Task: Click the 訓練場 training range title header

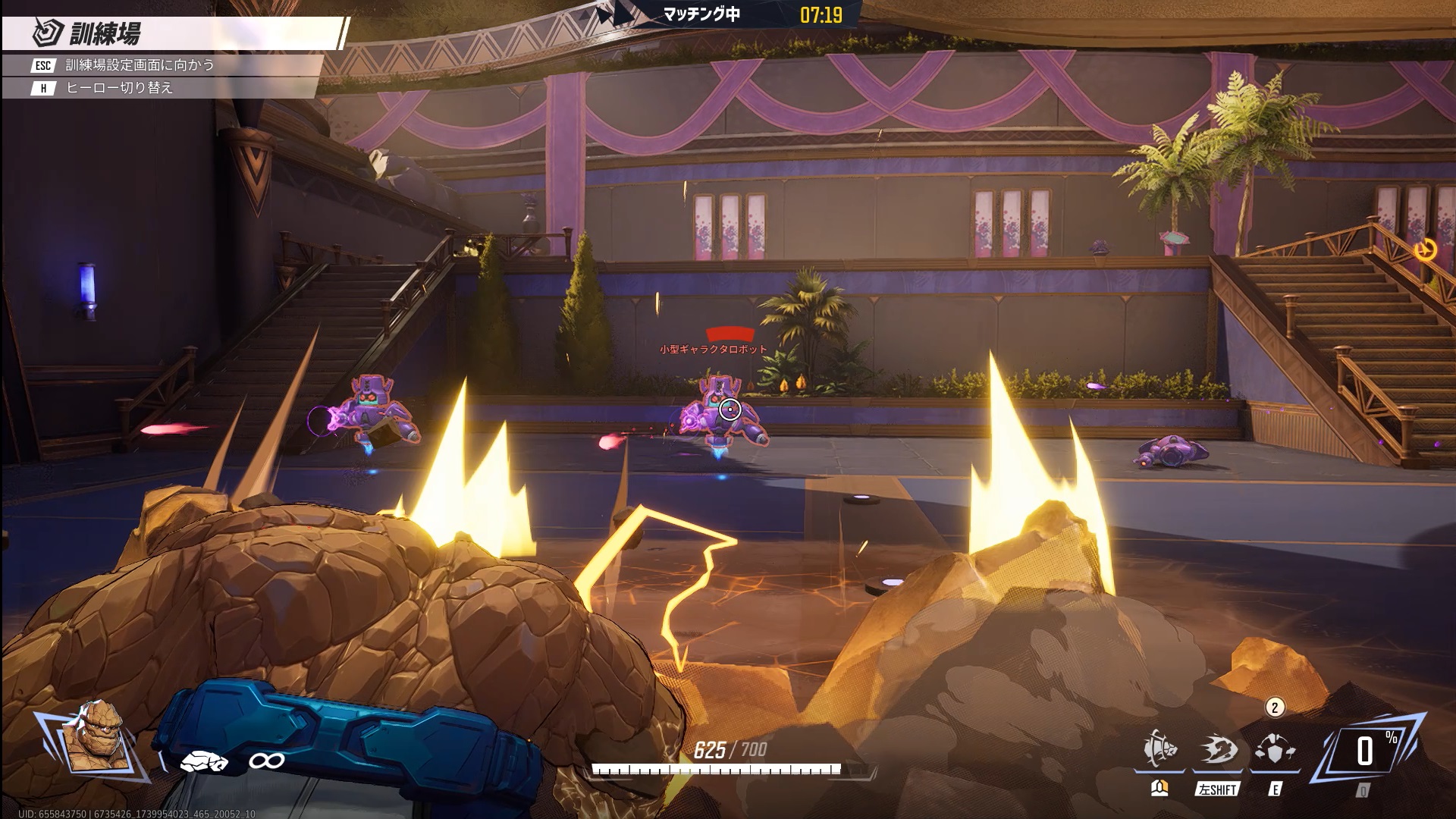Action: [105, 34]
